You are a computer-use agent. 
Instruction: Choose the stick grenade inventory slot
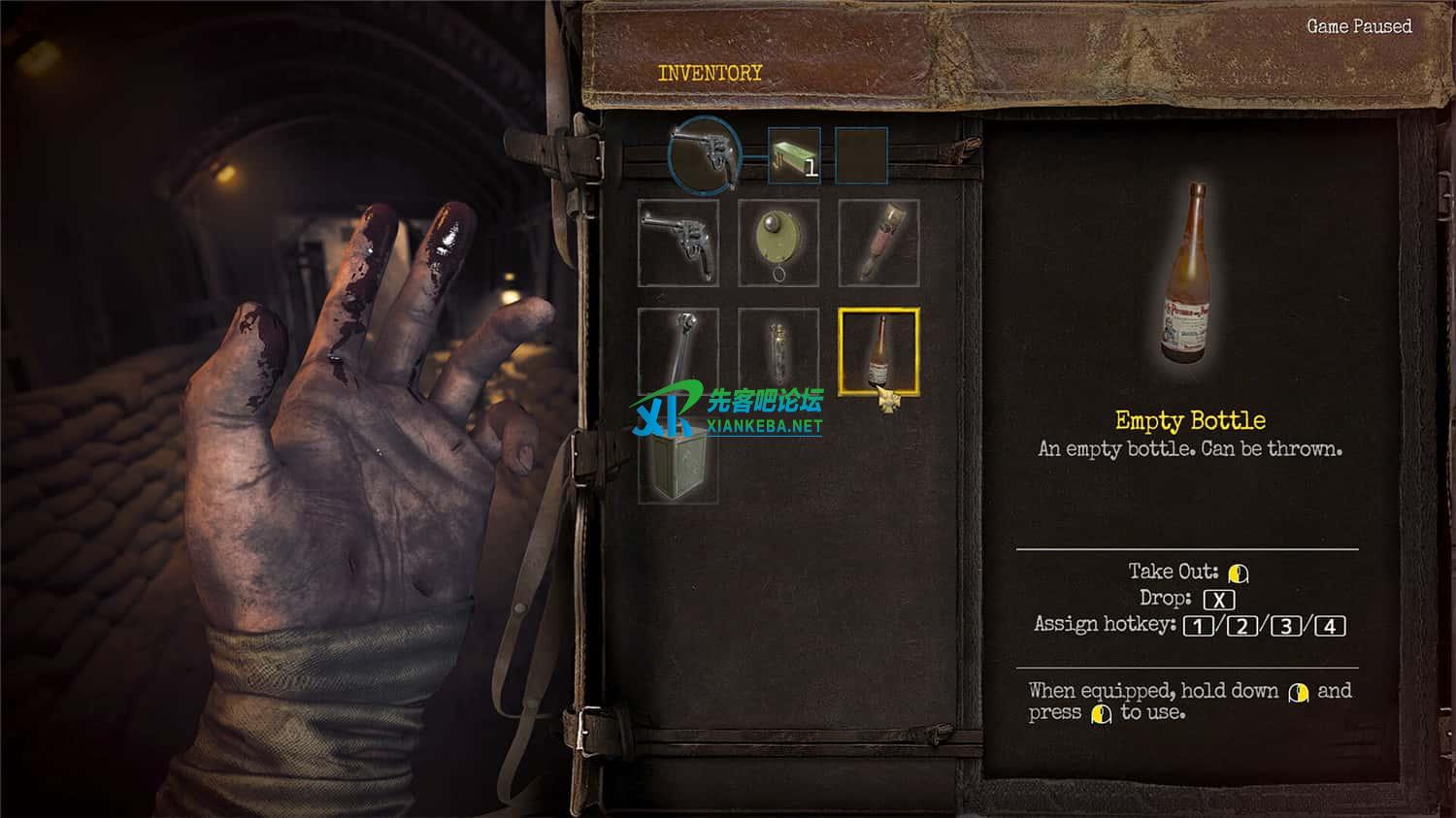click(x=878, y=243)
